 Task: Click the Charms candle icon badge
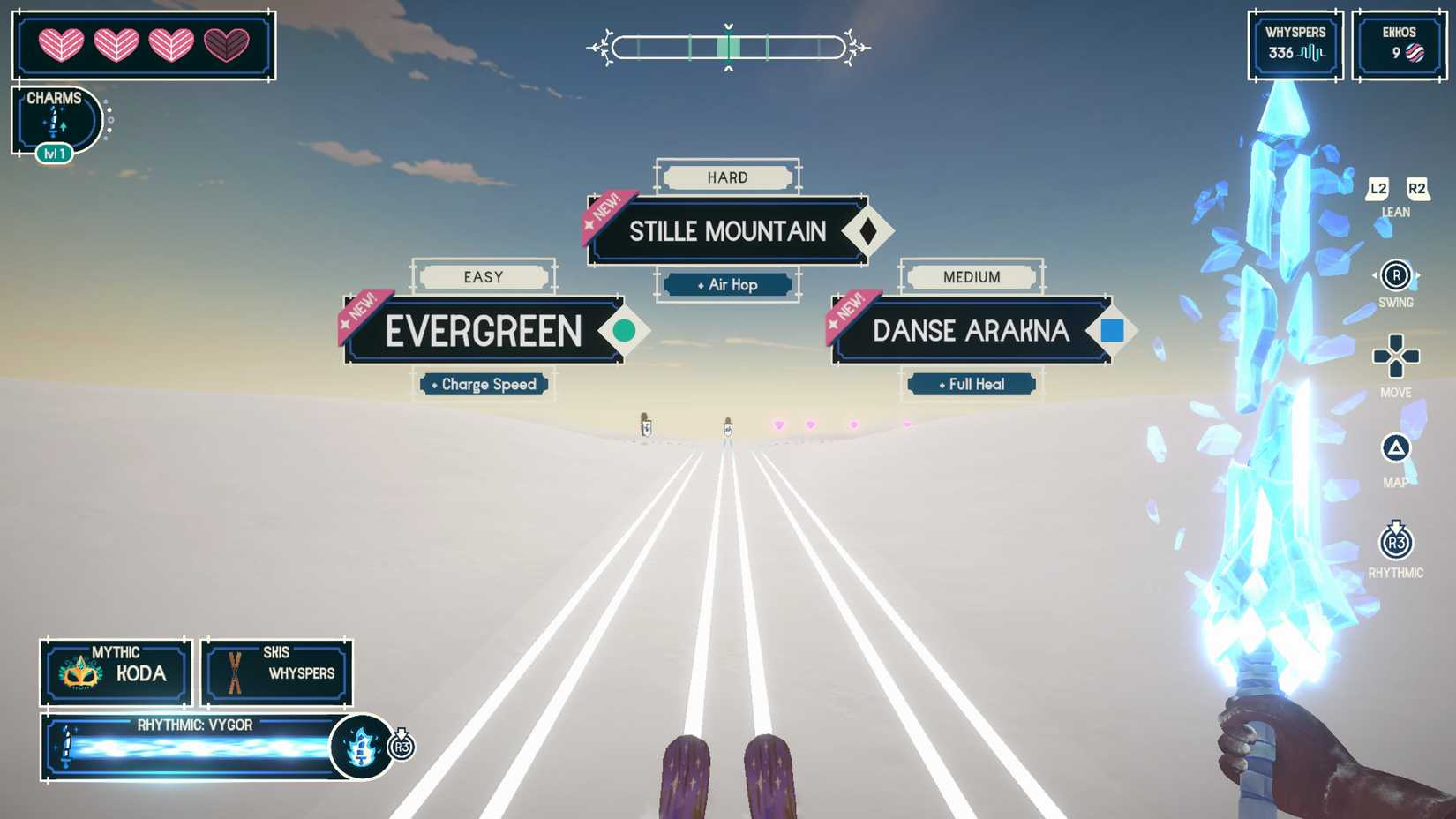[53, 123]
